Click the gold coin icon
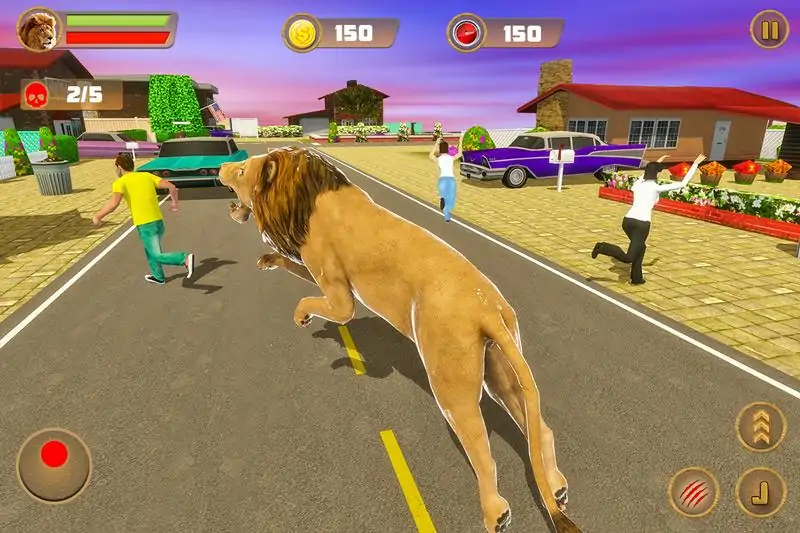The height and width of the screenshot is (533, 800). (x=302, y=33)
